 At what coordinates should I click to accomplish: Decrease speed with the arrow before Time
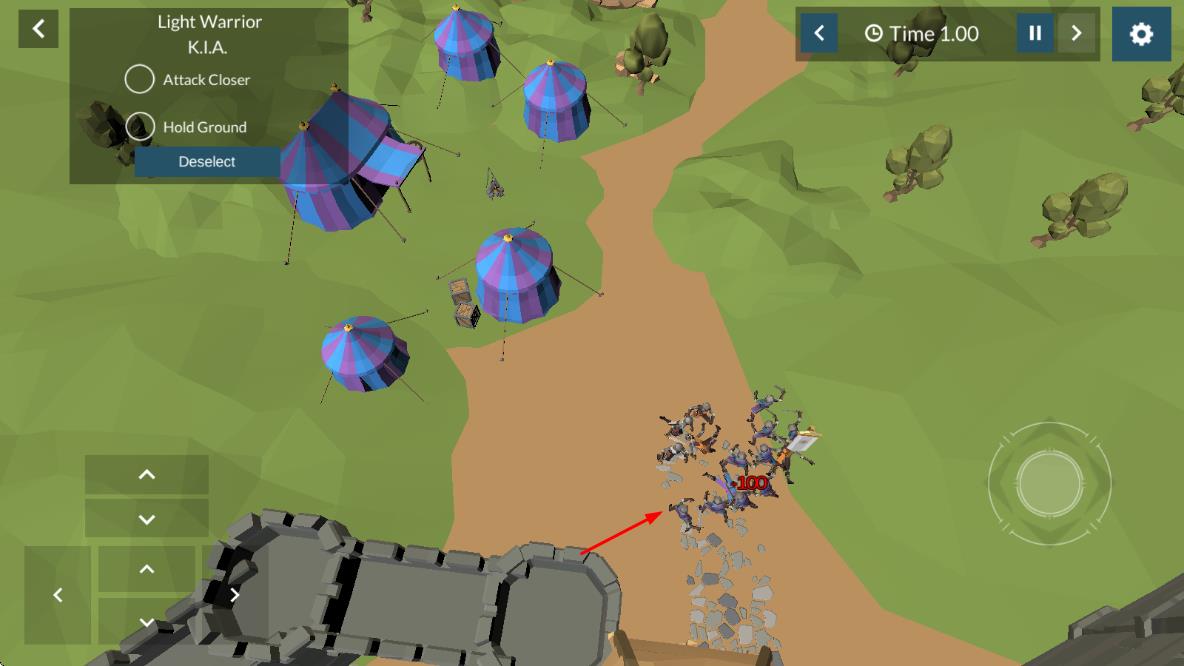pos(819,34)
